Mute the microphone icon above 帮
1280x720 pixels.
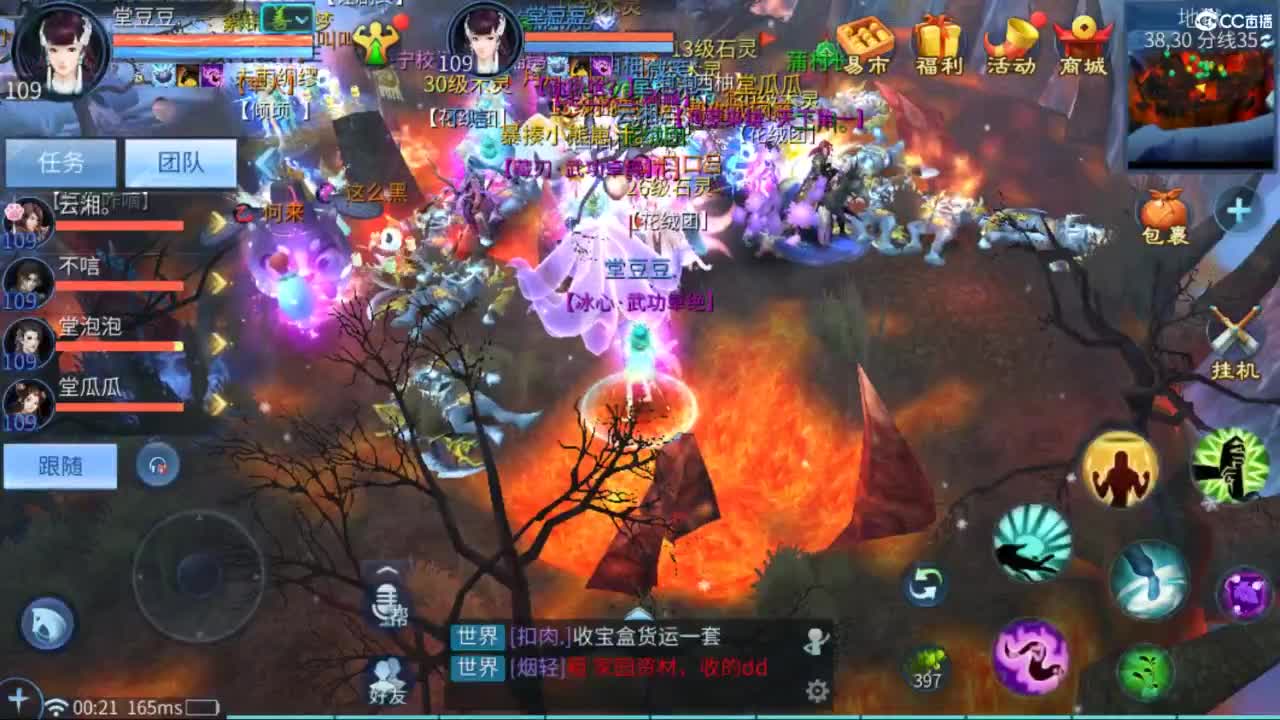[385, 600]
